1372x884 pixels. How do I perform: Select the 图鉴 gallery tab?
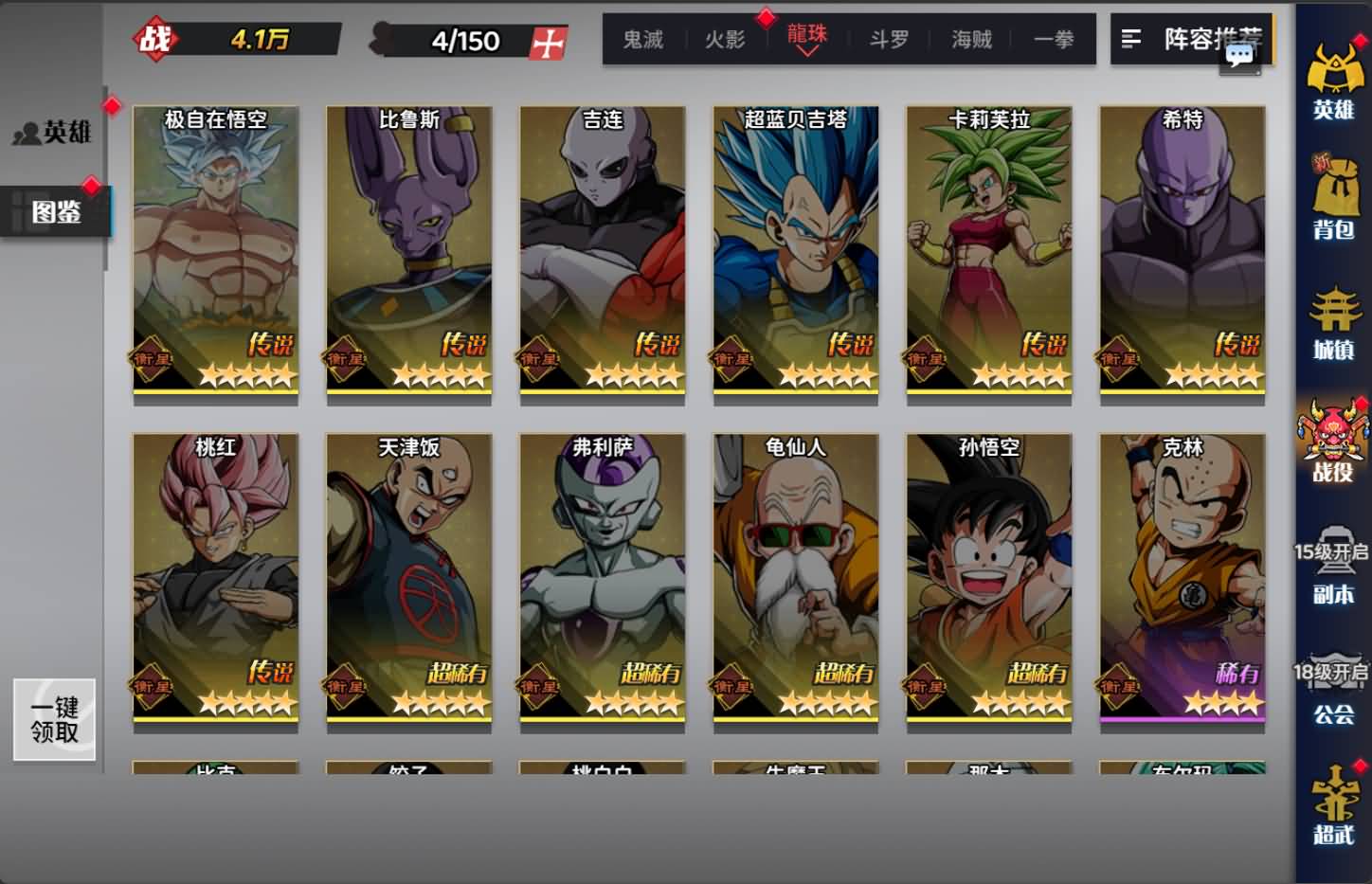click(56, 211)
